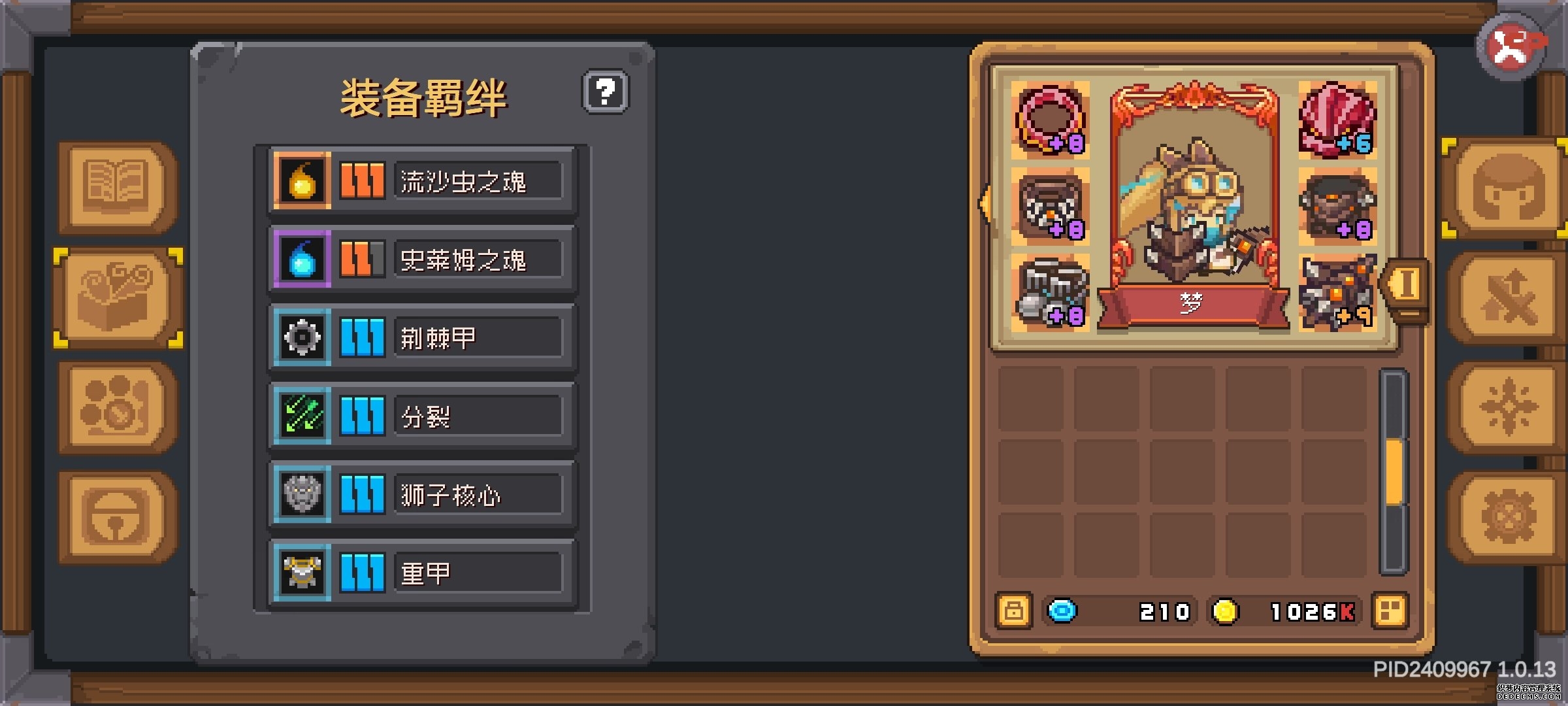Open the question mark help button
Screen dimensions: 1568x706
tap(606, 92)
